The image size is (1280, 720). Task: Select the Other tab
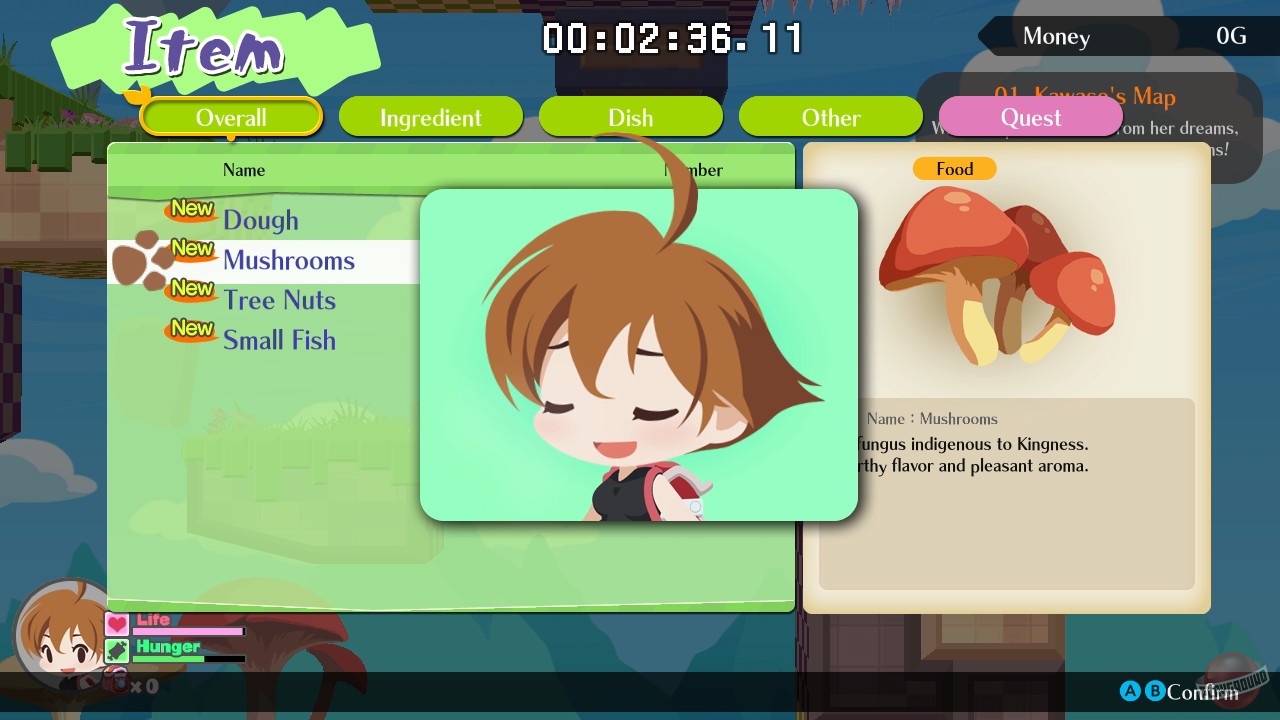830,117
